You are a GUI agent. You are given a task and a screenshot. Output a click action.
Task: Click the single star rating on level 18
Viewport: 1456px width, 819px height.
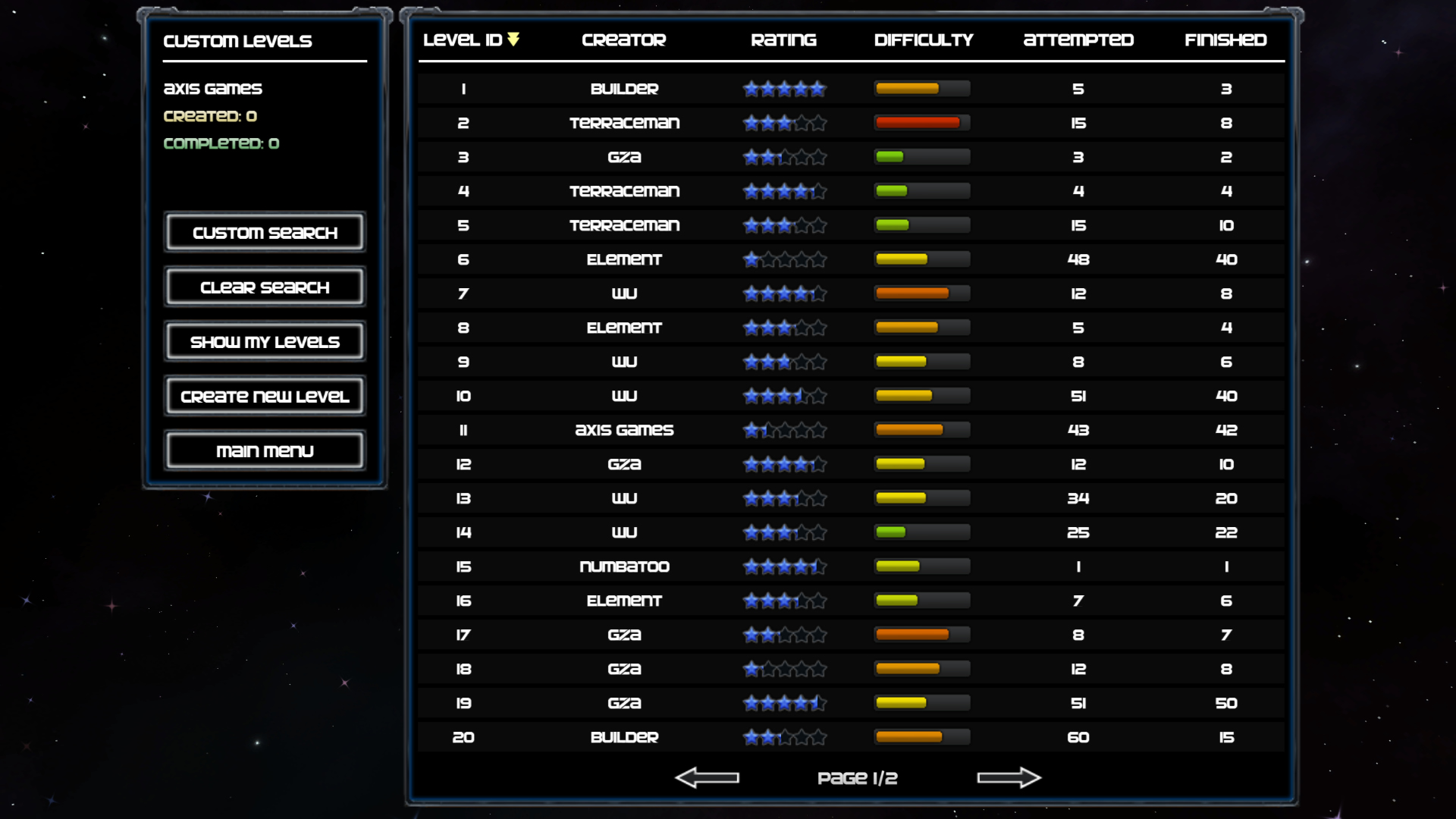752,669
